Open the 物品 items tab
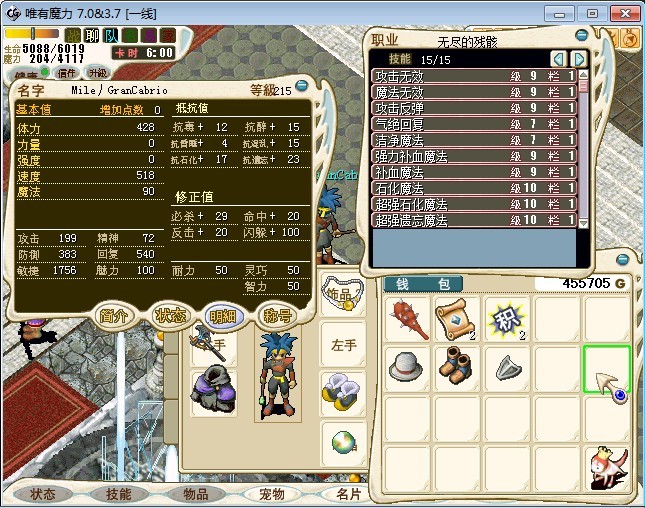The width and height of the screenshot is (645, 508). point(195,494)
